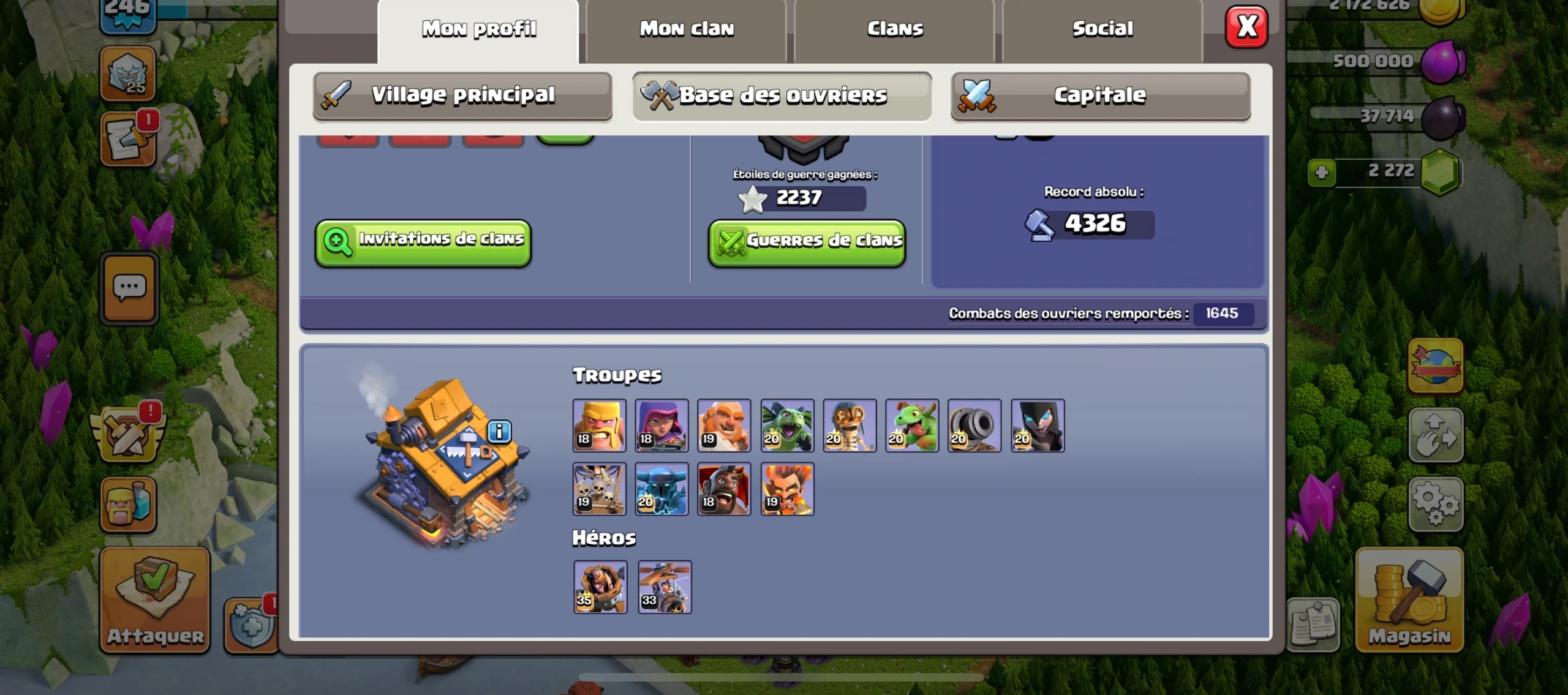The height and width of the screenshot is (695, 1568).
Task: Open the settings gears button
Action: (1435, 504)
